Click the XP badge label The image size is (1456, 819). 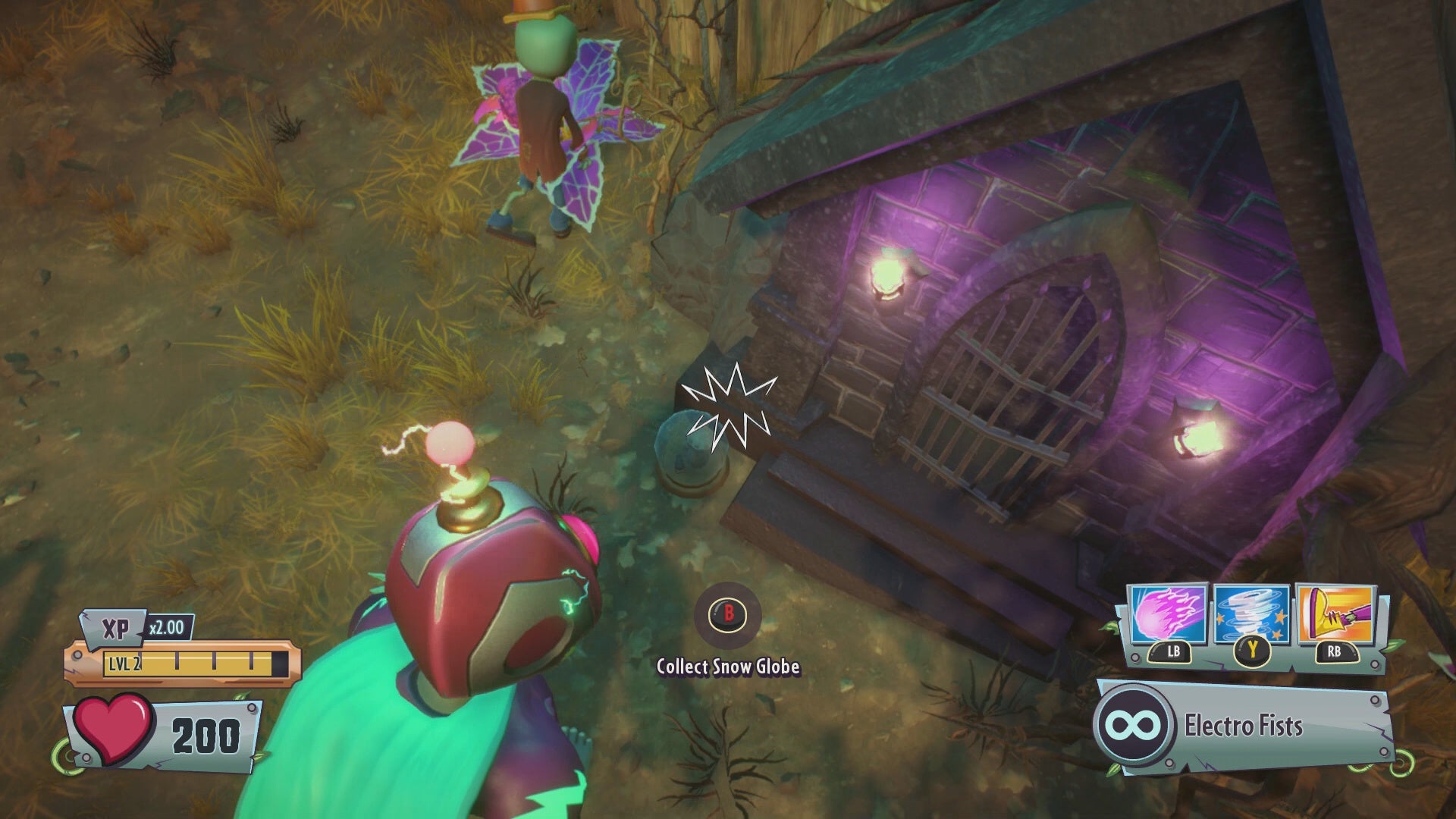tap(115, 628)
